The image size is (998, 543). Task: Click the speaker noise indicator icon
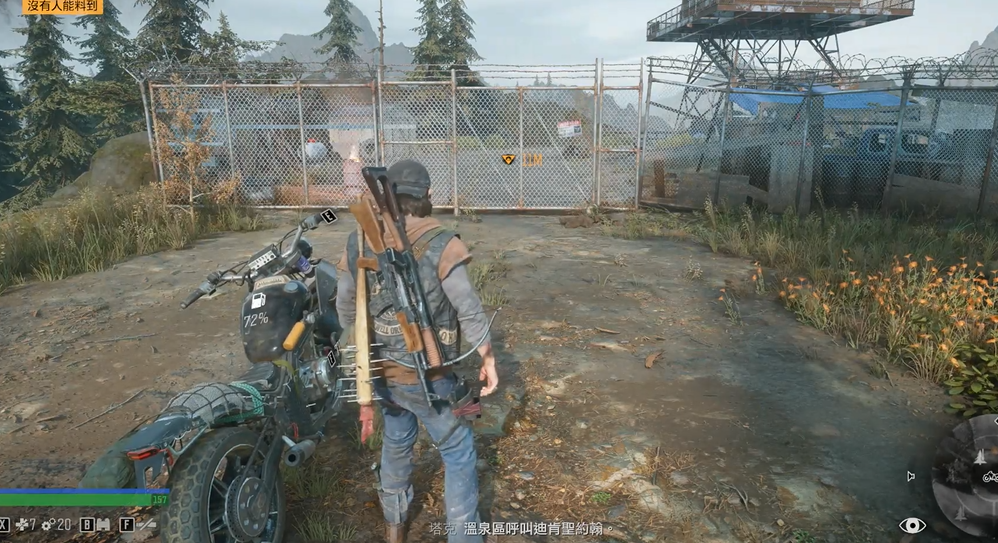point(910,476)
